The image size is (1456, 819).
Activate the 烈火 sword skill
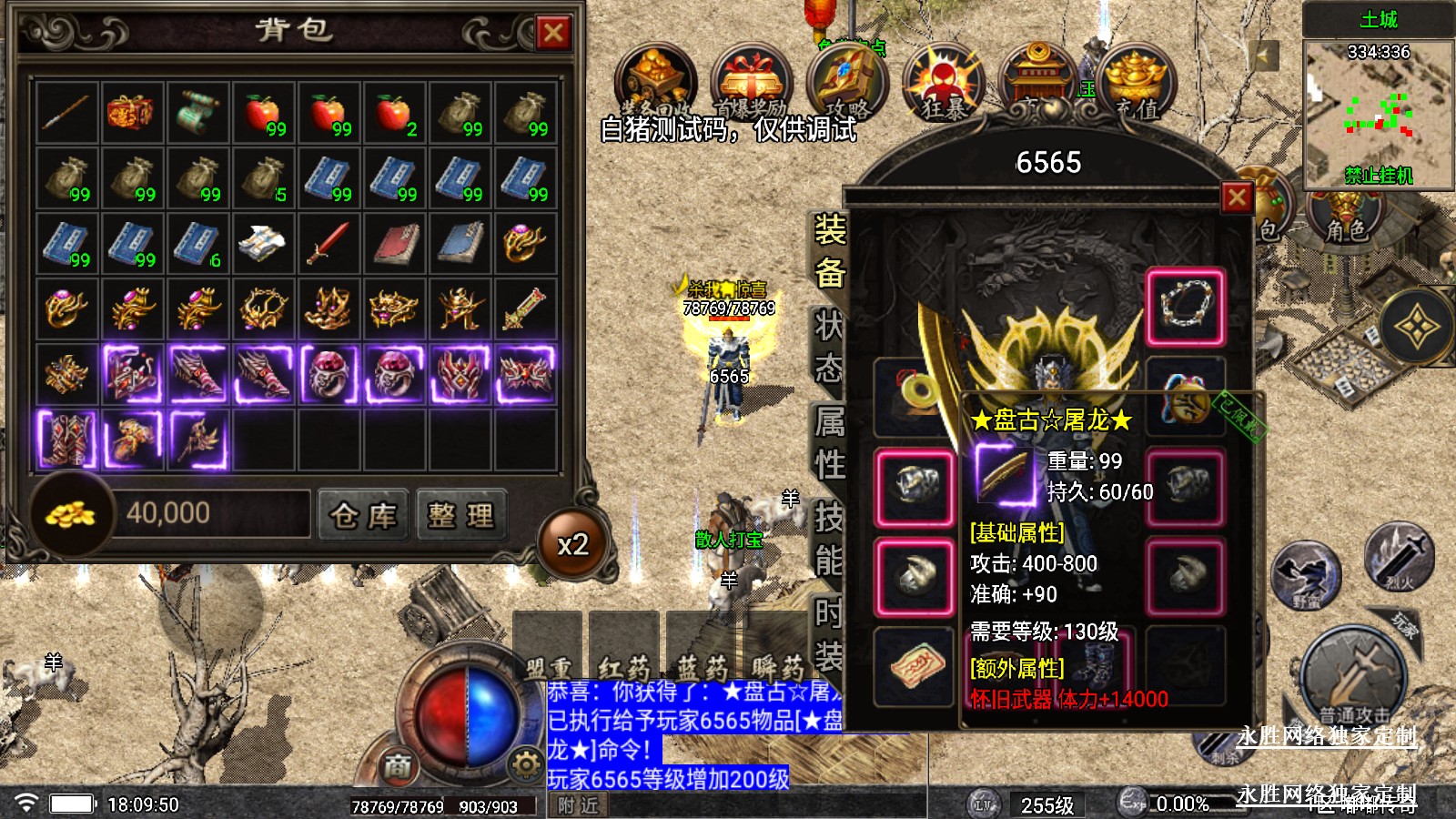[1399, 557]
